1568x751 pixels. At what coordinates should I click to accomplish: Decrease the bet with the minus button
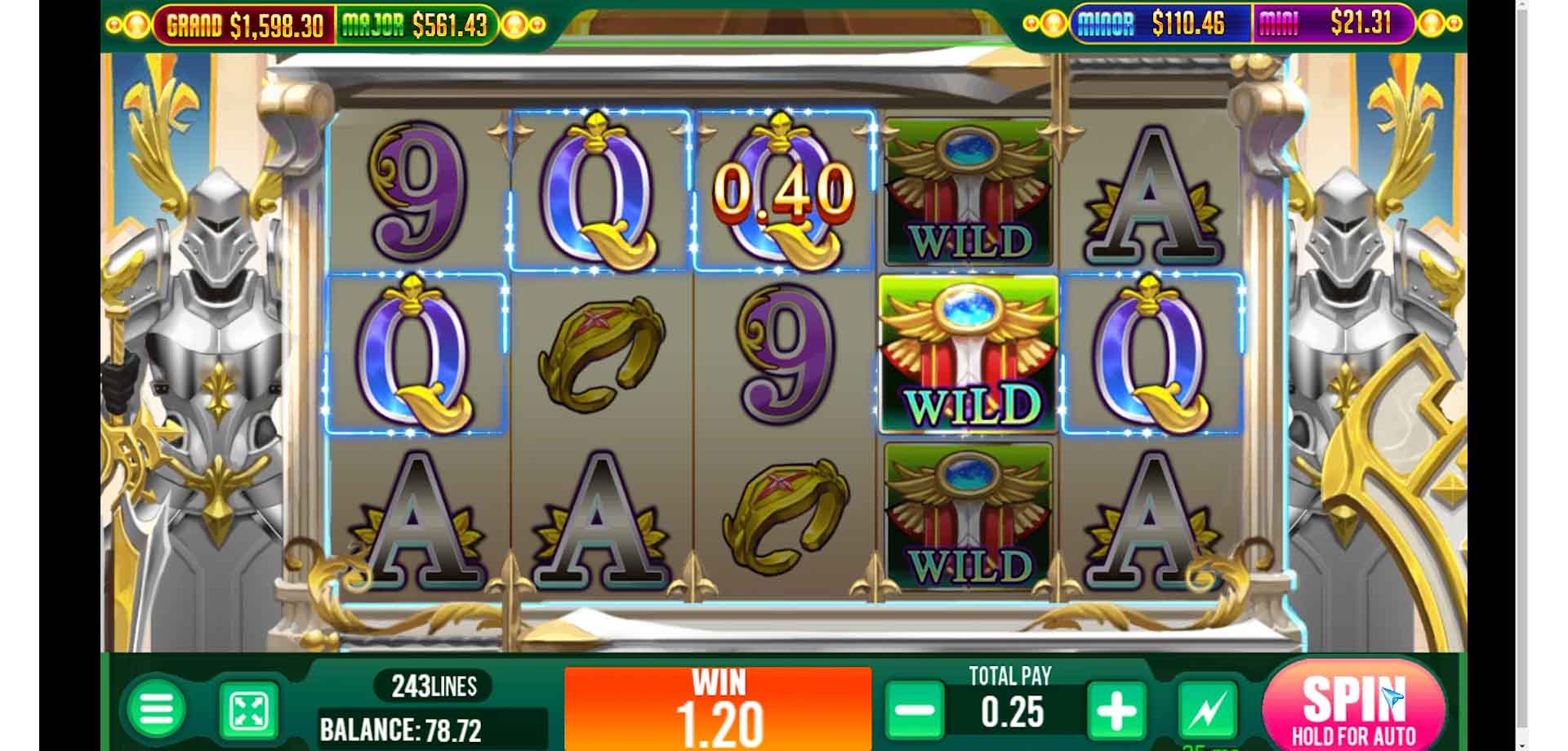click(915, 709)
